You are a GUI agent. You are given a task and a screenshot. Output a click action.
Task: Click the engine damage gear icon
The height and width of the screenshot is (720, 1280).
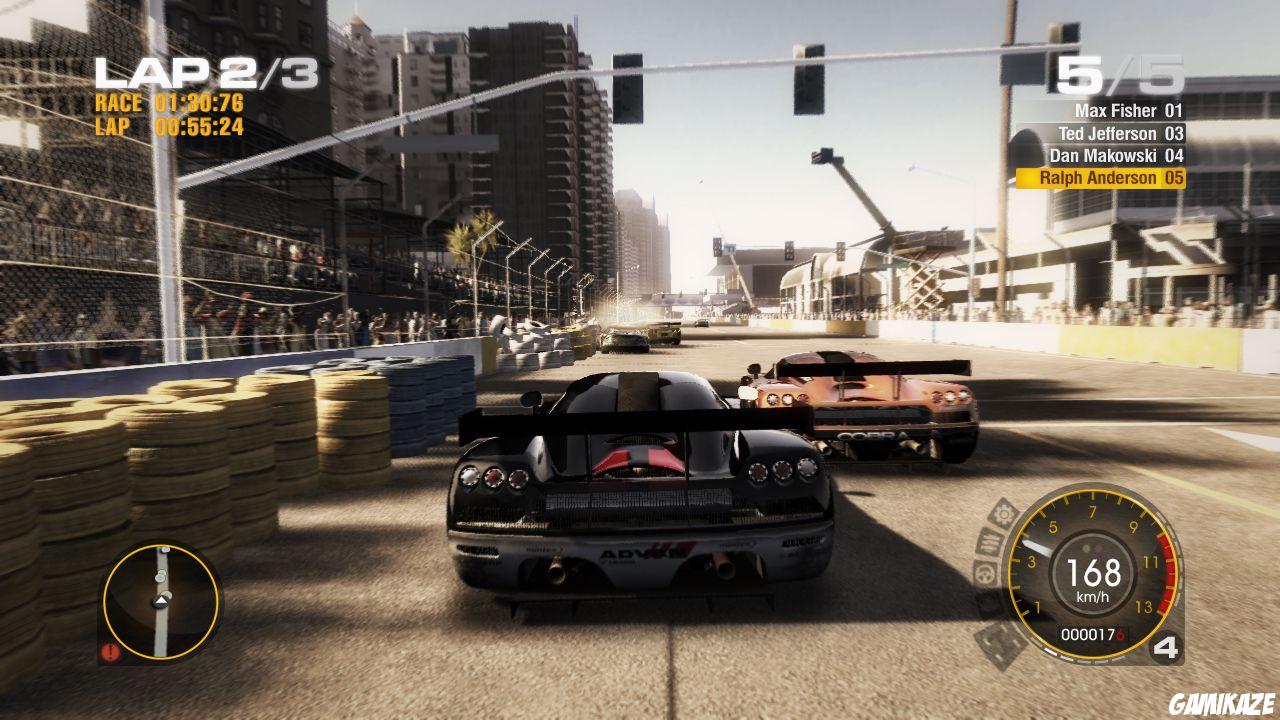[x=1002, y=514]
